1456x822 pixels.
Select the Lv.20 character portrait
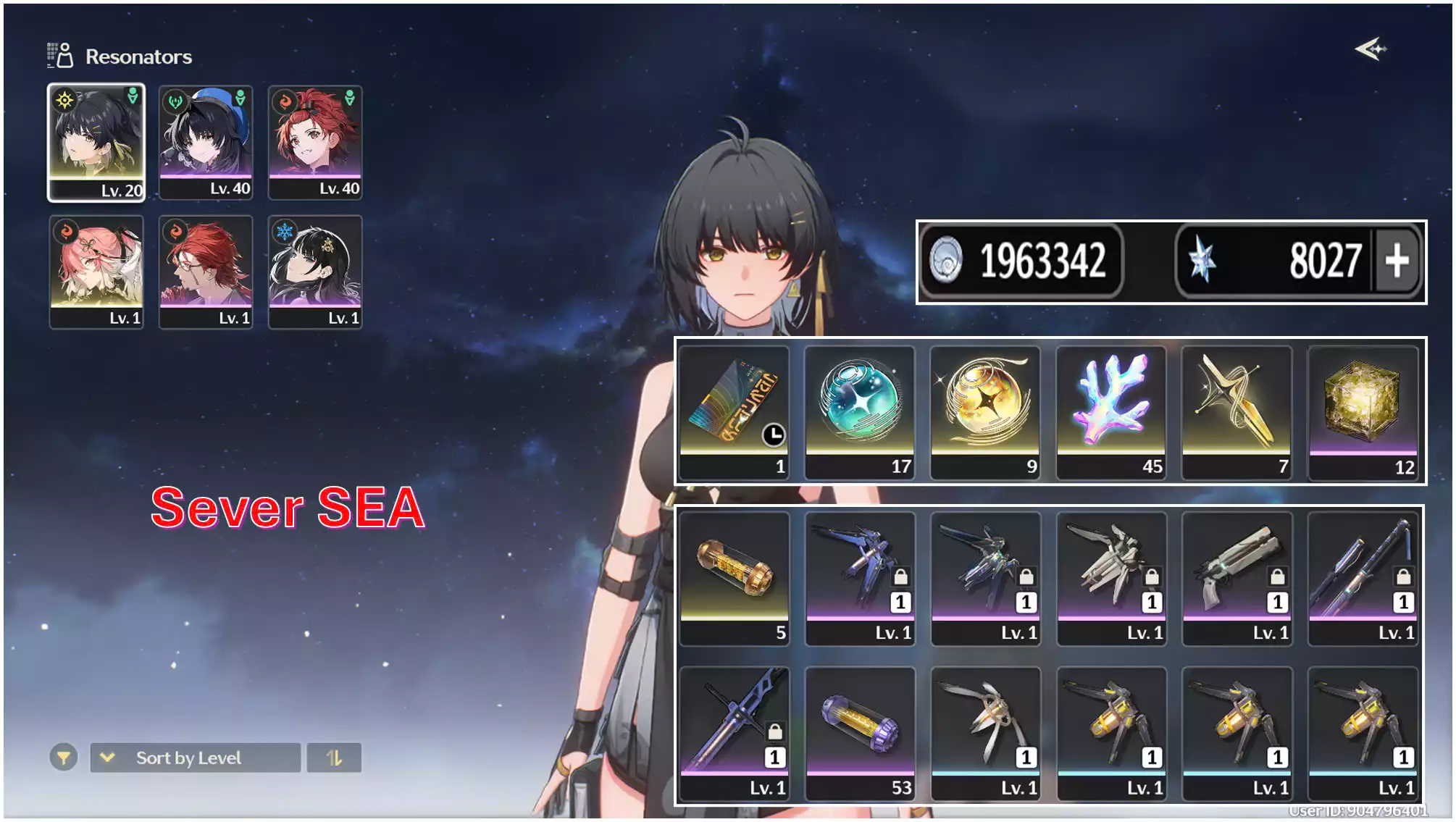point(96,141)
